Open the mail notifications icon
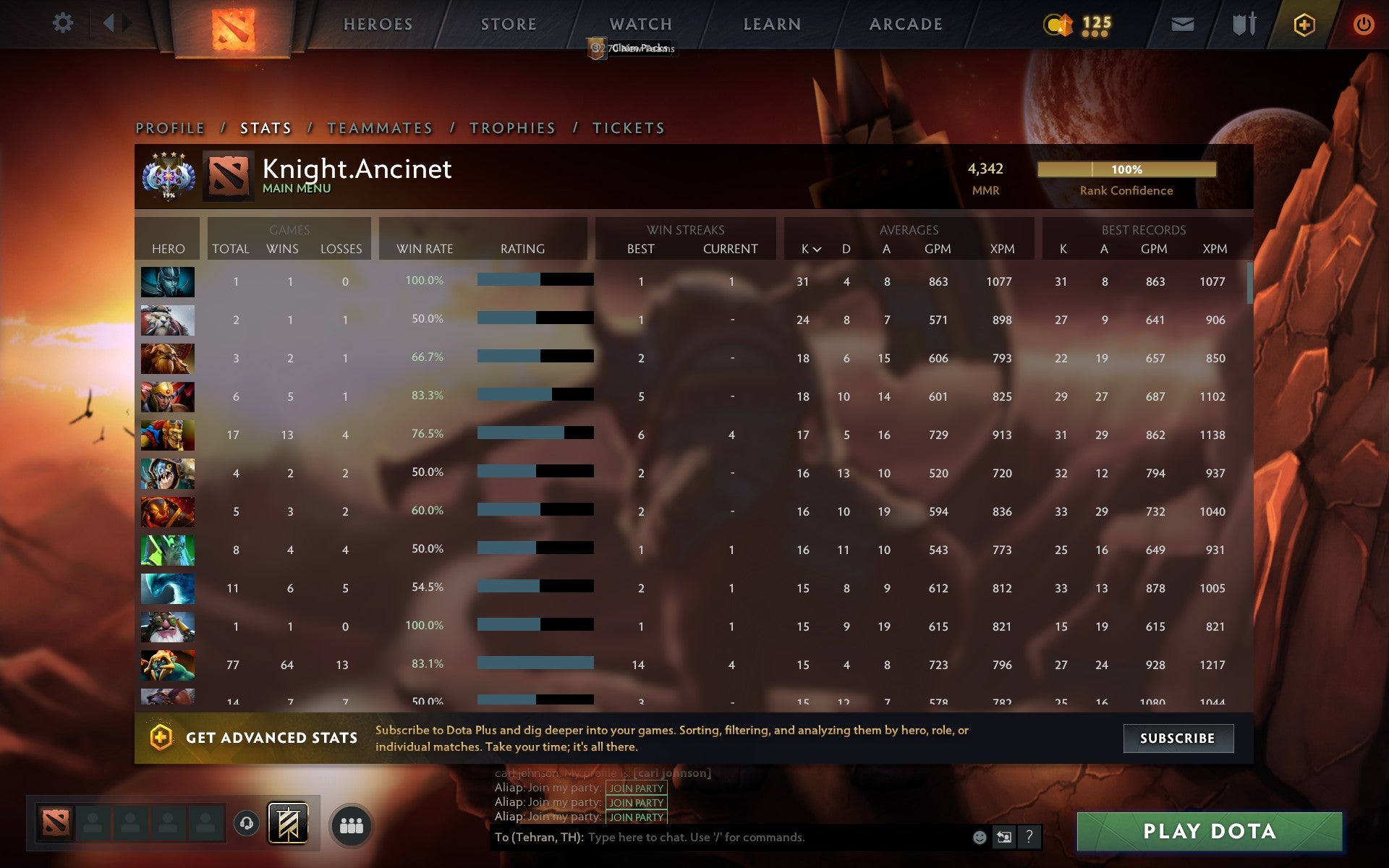Screen dimensions: 1389x868 pyautogui.click(x=1181, y=23)
